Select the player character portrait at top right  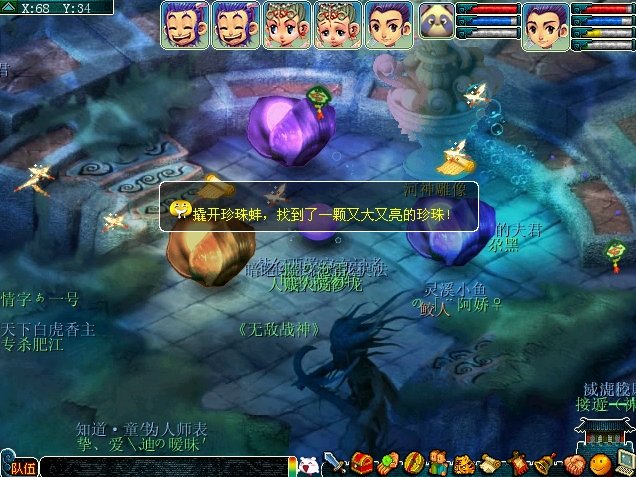(546, 26)
